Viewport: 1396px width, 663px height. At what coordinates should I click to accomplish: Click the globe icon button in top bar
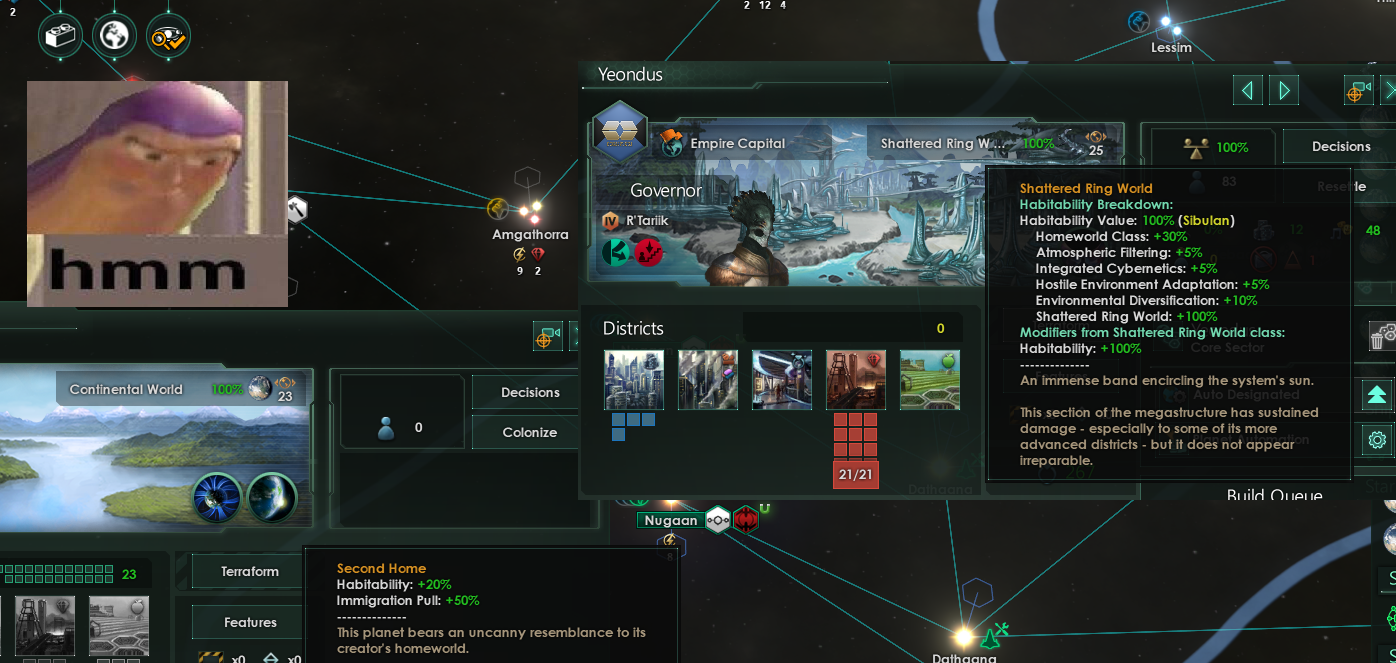tap(114, 36)
